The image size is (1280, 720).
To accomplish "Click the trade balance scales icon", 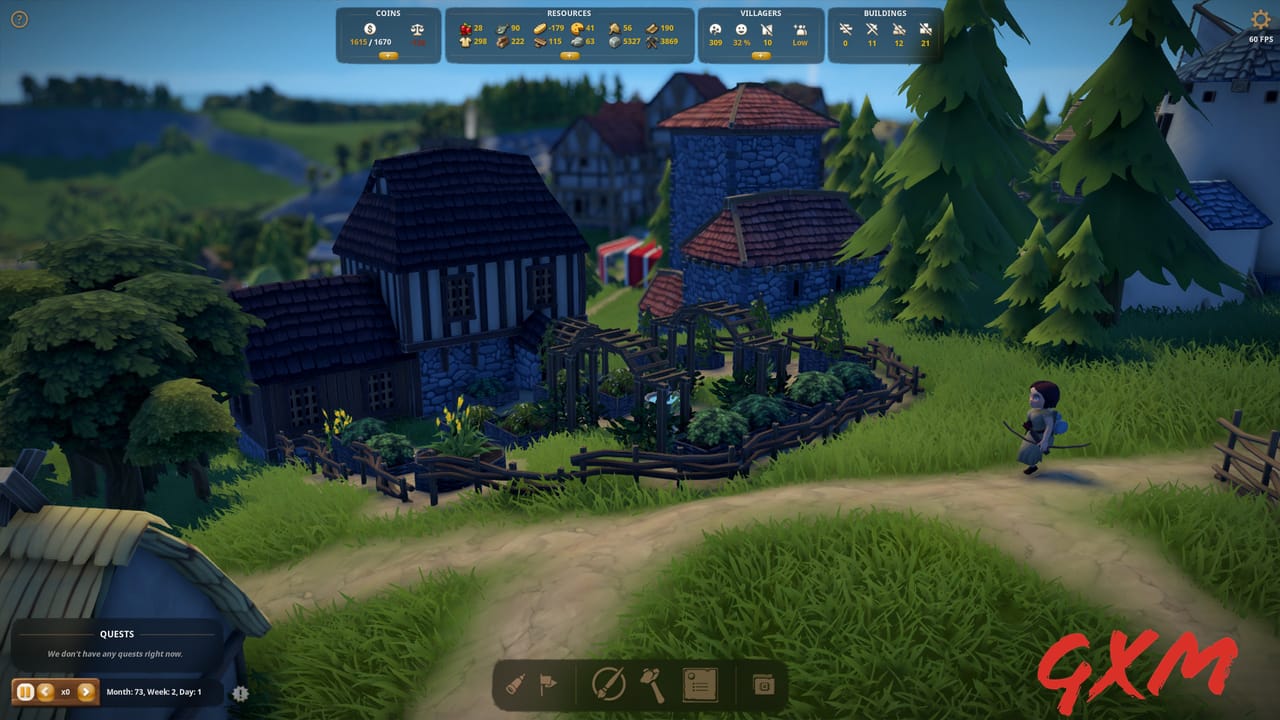I will (417, 28).
